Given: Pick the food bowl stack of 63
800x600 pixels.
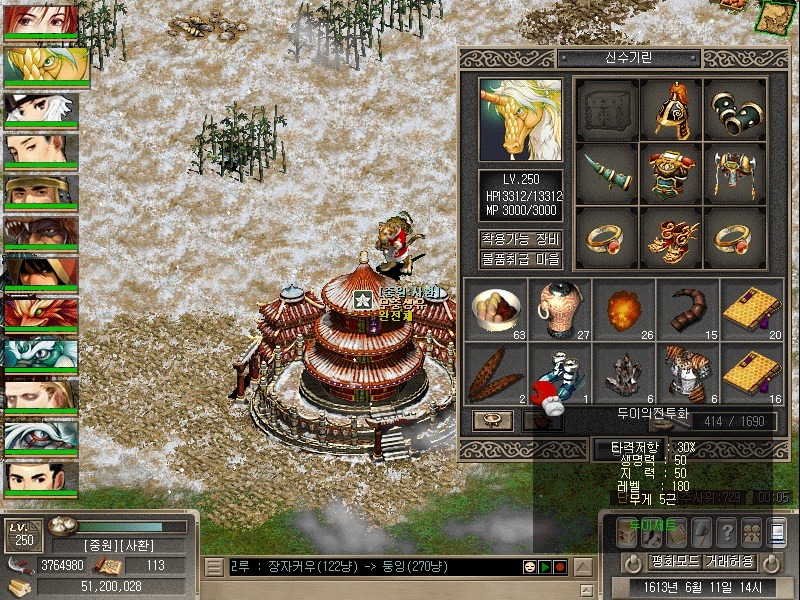Looking at the screenshot, I should coord(496,308).
